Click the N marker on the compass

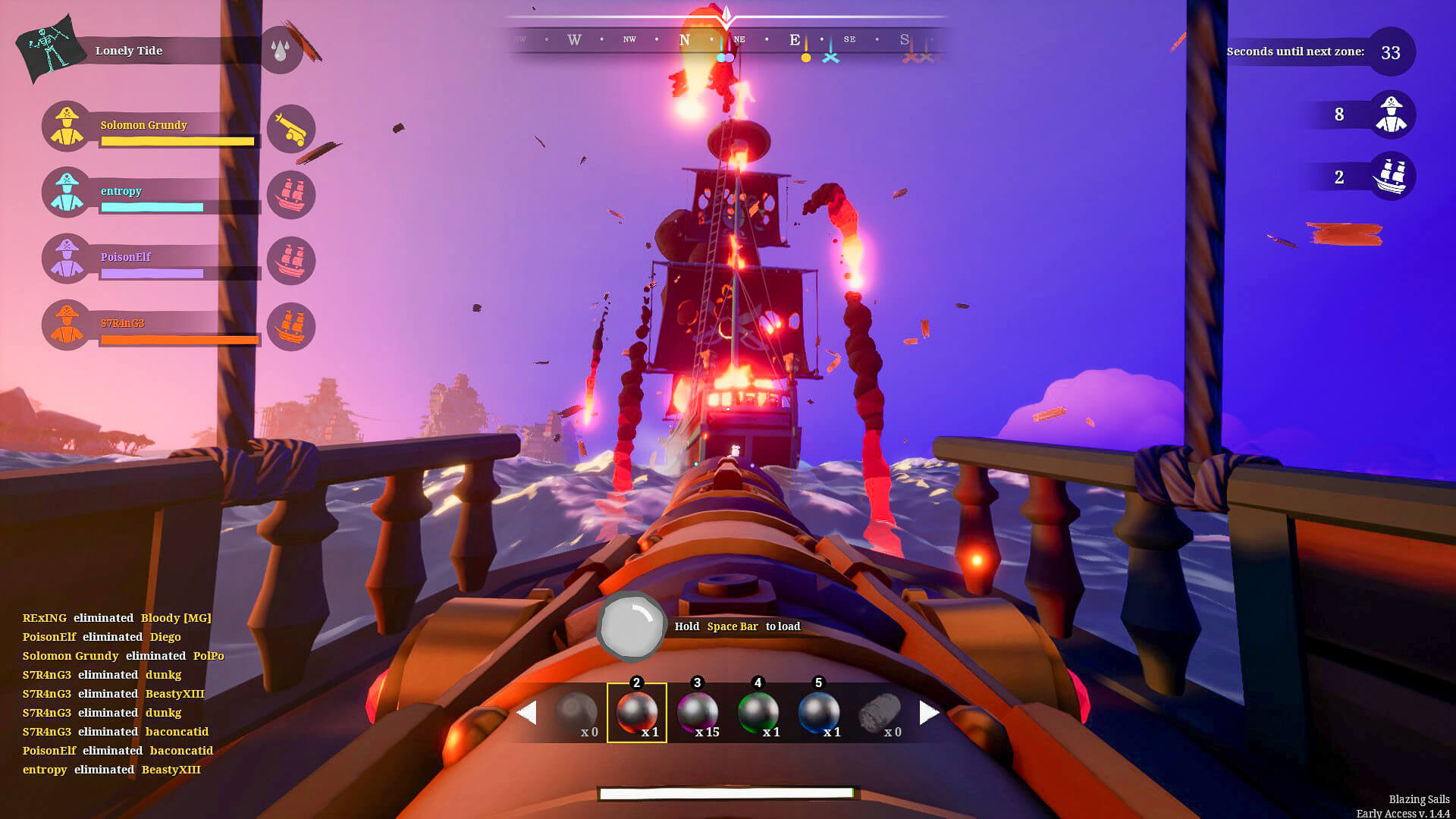(x=685, y=39)
